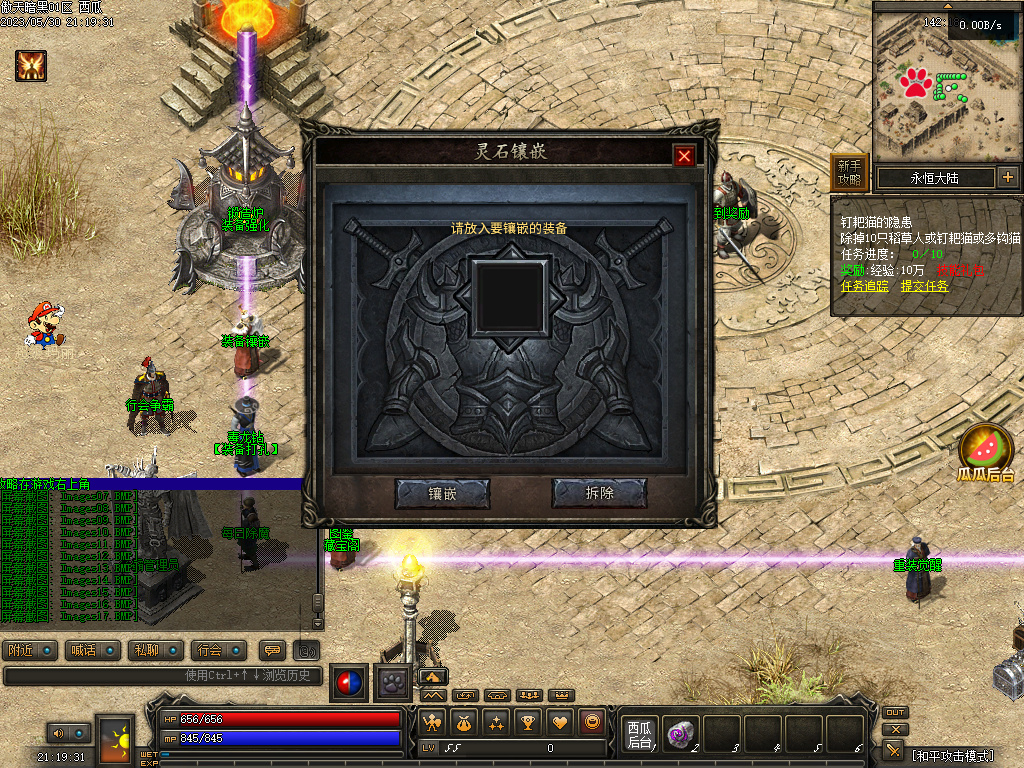Viewport: 1024px width, 768px height.
Task: Close the 灵石镶嵌 gem inlay window
Action: pos(684,155)
